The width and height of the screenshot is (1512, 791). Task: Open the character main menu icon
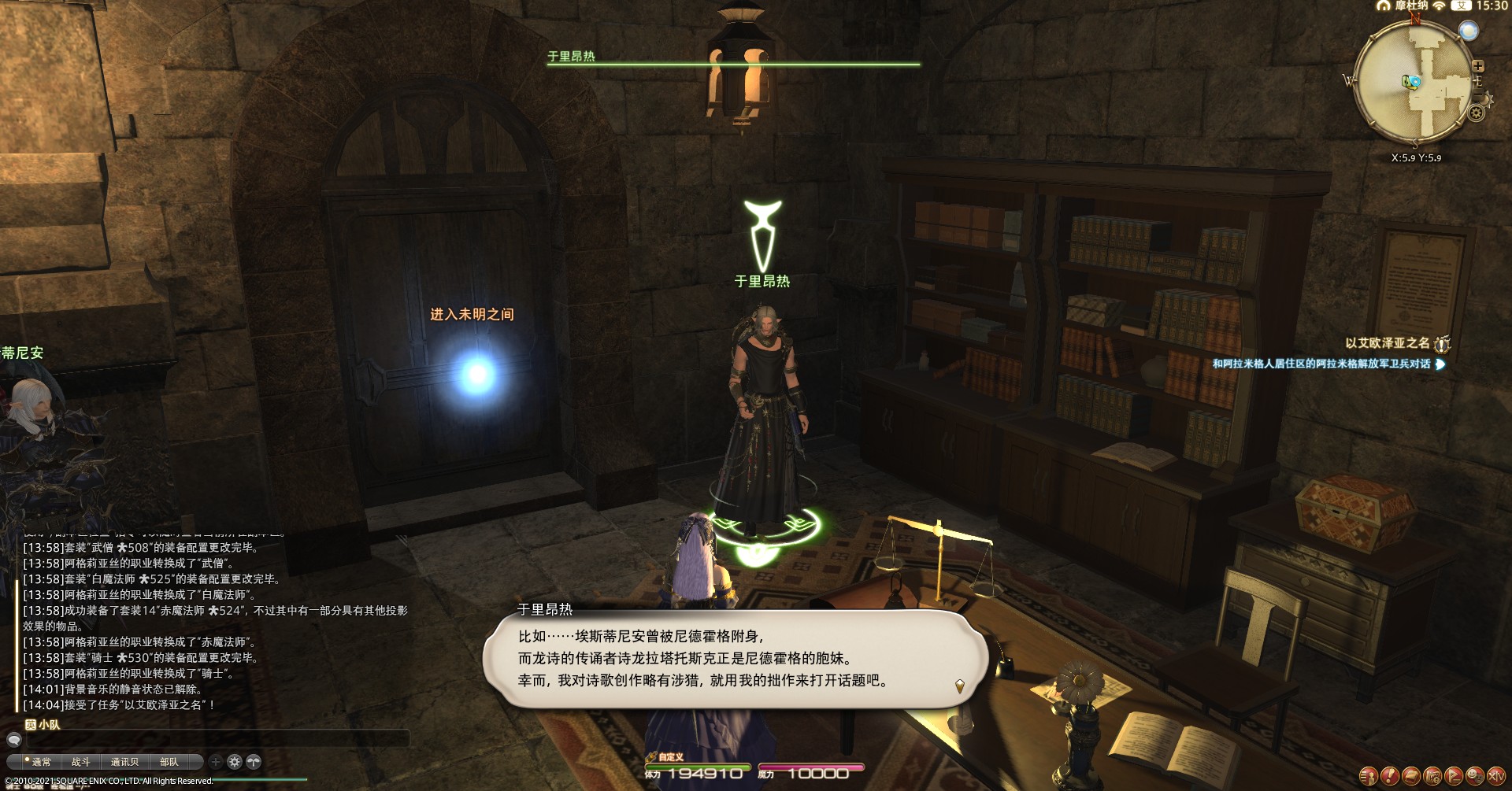[x=1369, y=776]
